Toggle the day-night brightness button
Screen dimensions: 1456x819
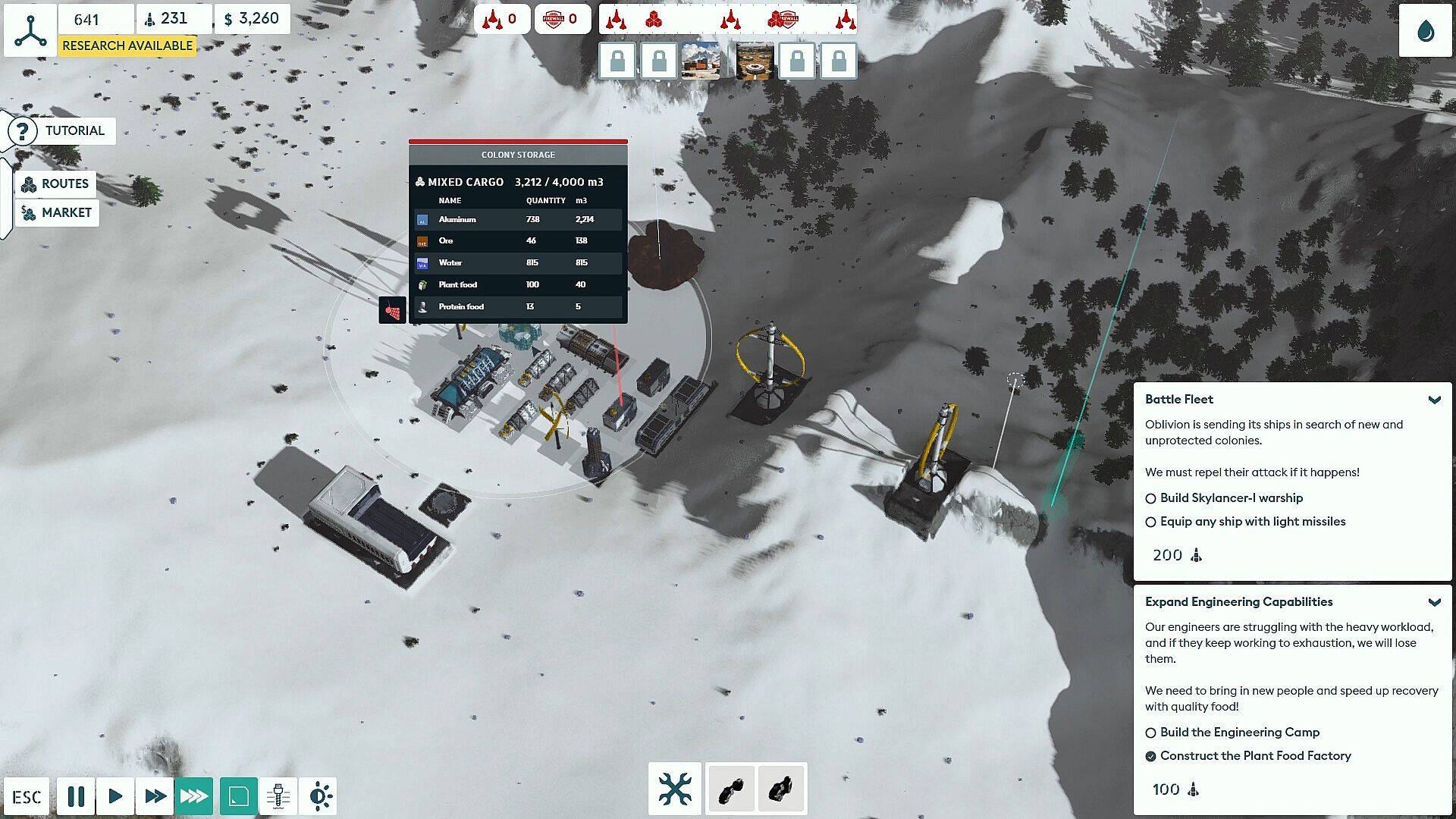tap(319, 796)
